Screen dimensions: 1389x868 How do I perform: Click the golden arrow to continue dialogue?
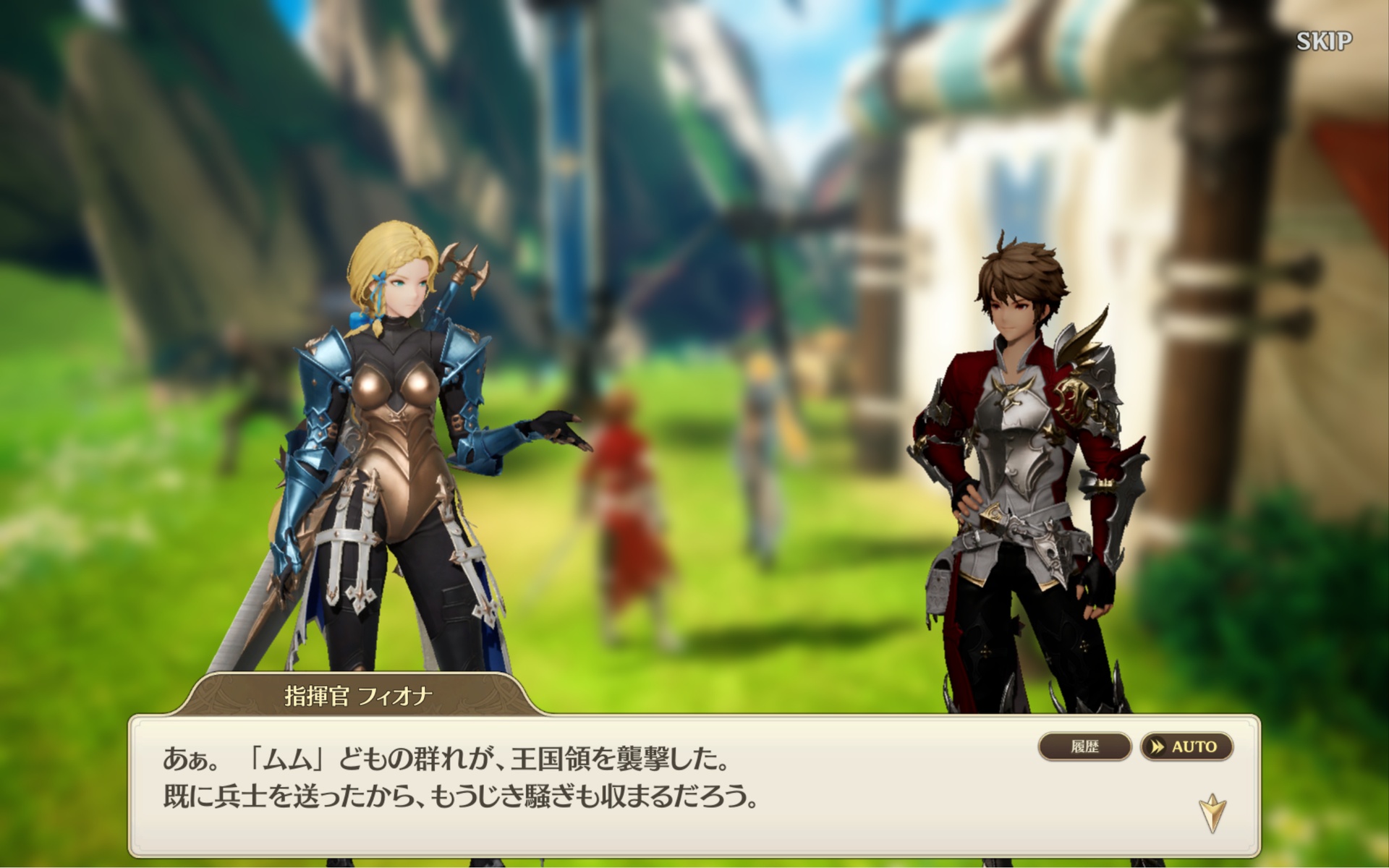pos(1212,812)
